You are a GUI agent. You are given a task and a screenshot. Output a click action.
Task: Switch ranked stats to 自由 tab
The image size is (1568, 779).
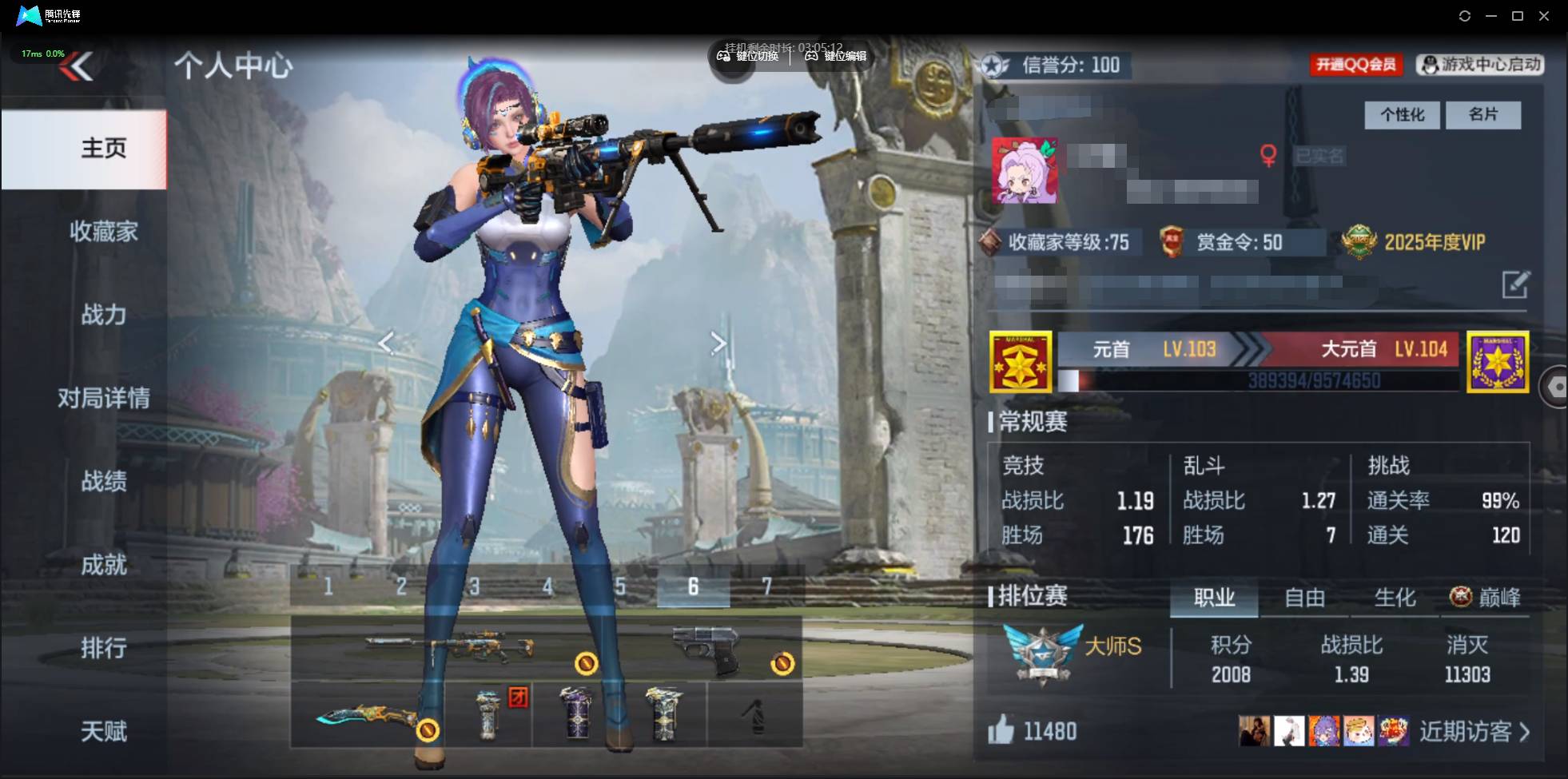1304,598
